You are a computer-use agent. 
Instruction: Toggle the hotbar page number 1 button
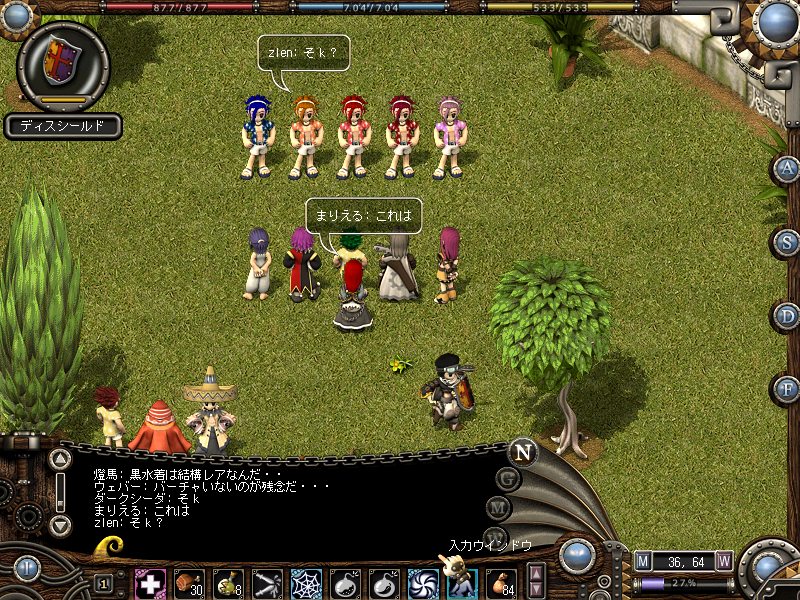pos(103,583)
